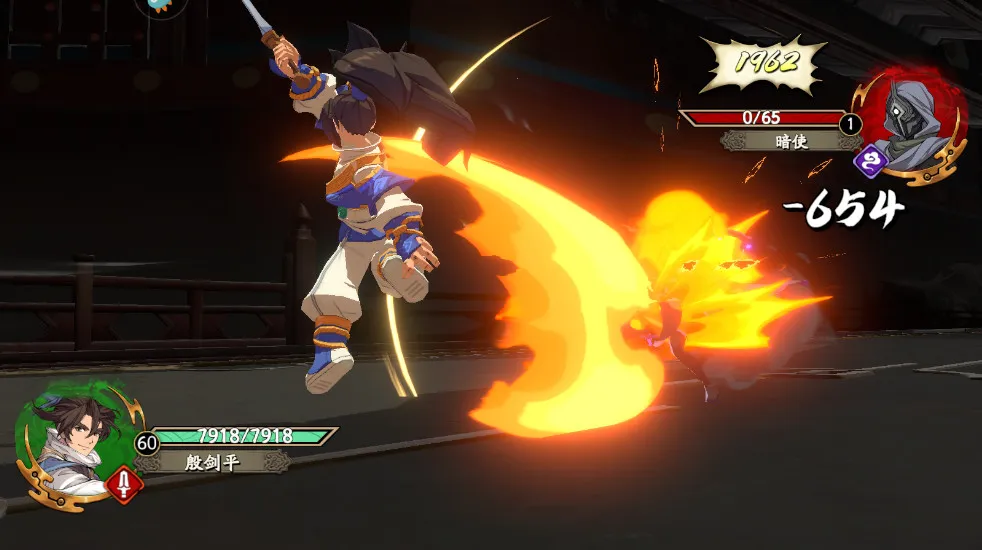Tap the red sword class icon
The height and width of the screenshot is (550, 982).
click(x=124, y=485)
